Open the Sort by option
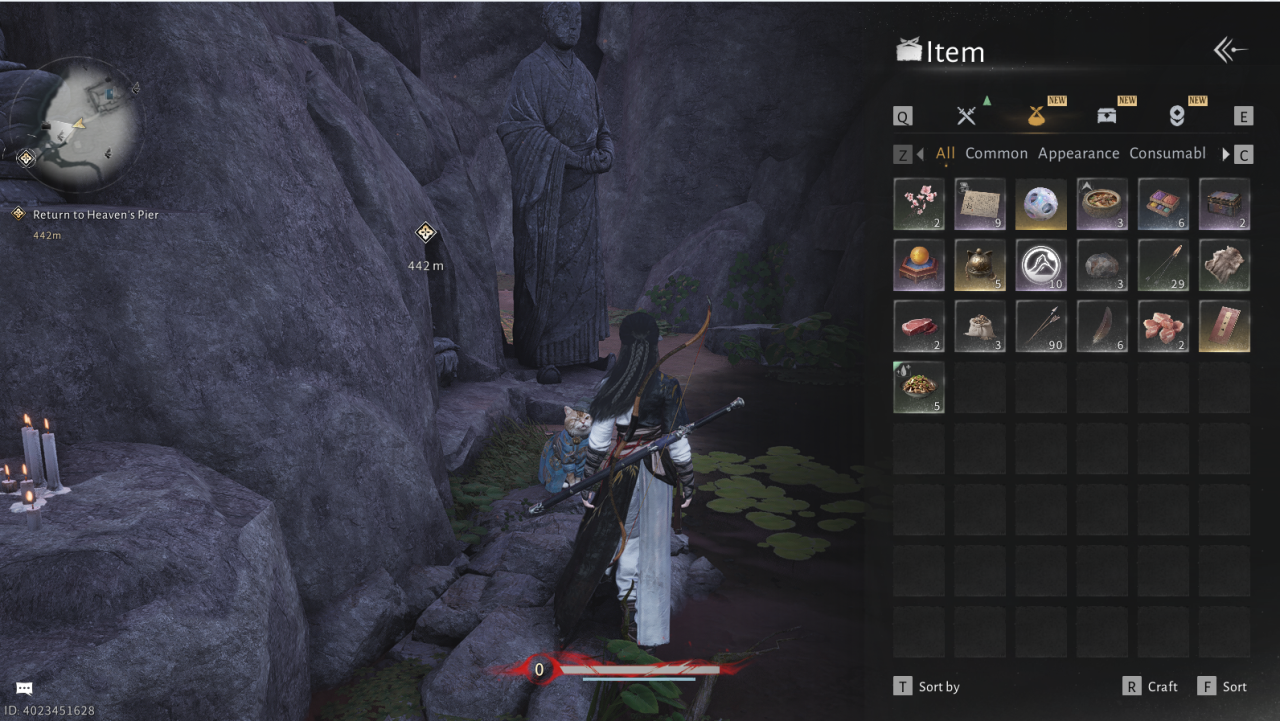The width and height of the screenshot is (1280, 721). click(927, 687)
